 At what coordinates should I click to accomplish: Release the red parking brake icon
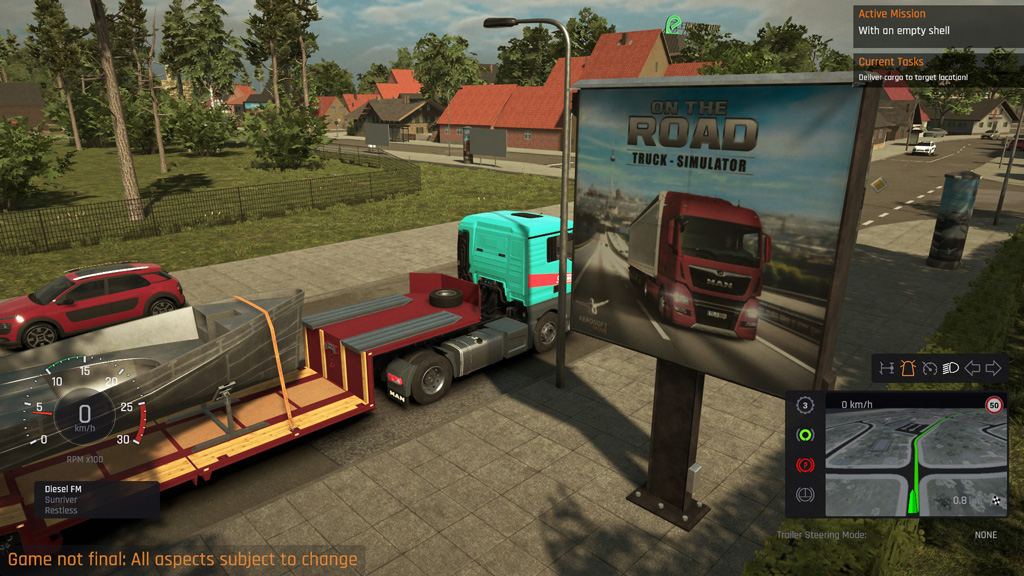[803, 465]
